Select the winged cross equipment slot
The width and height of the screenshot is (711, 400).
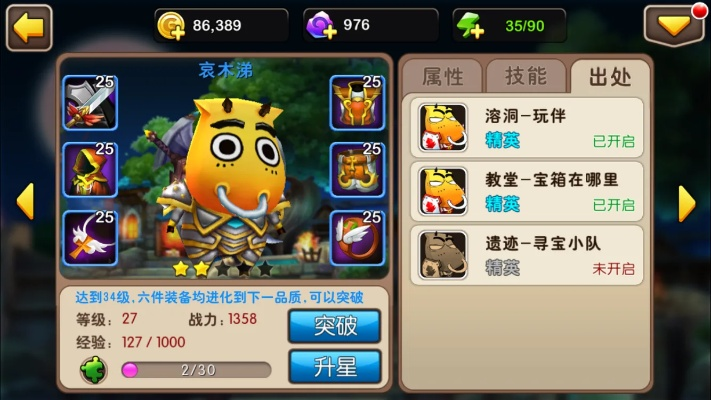(90, 238)
